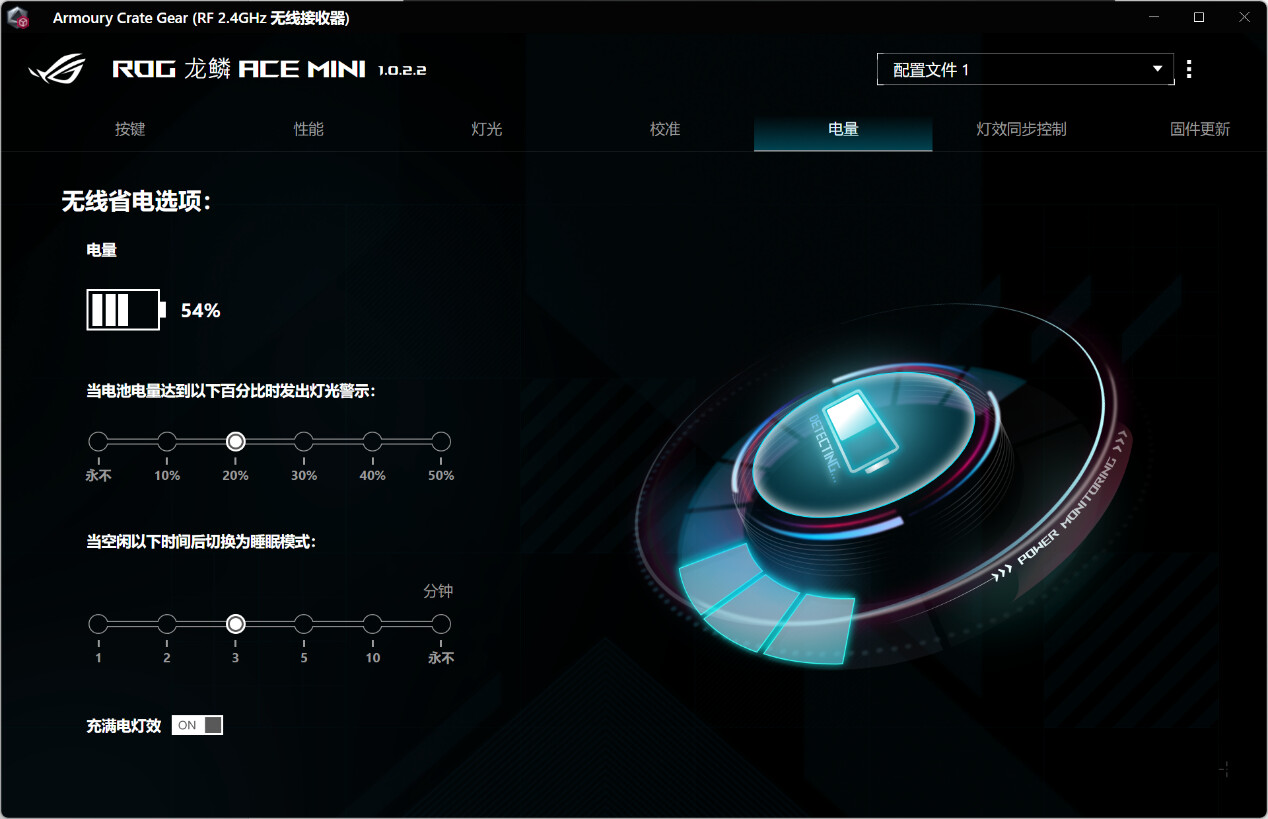Viewport: 1268px width, 819px height.
Task: Set sleep idle time to 10 minutes
Action: [372, 624]
